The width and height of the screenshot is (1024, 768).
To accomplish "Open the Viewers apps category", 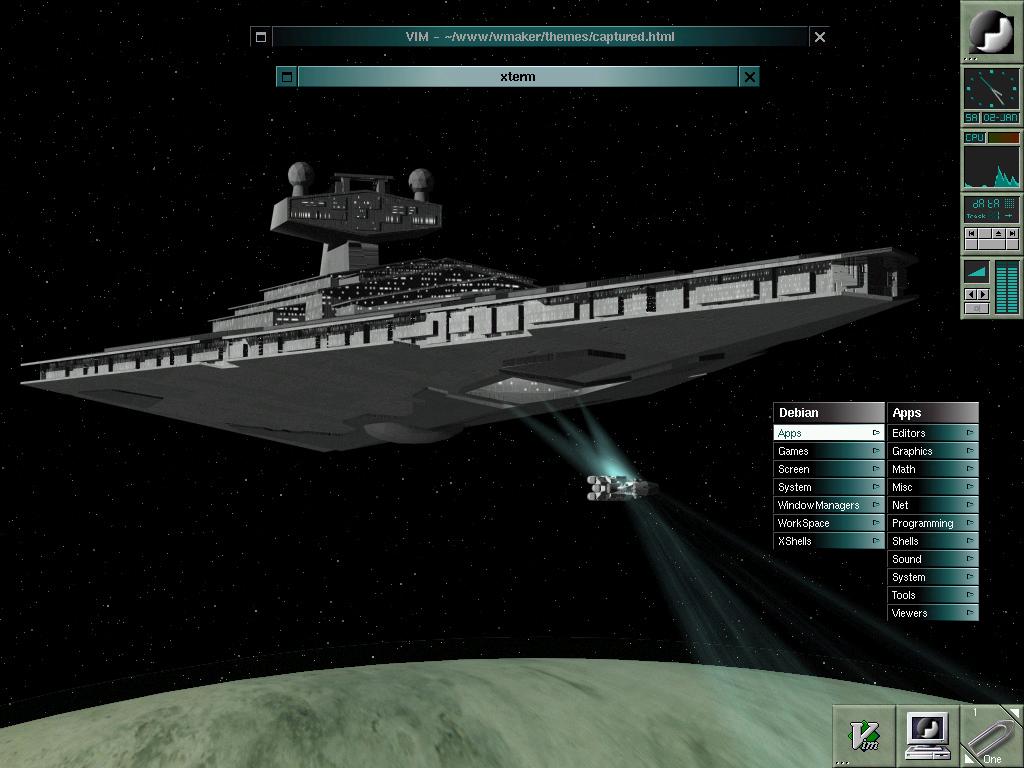I will pos(932,613).
